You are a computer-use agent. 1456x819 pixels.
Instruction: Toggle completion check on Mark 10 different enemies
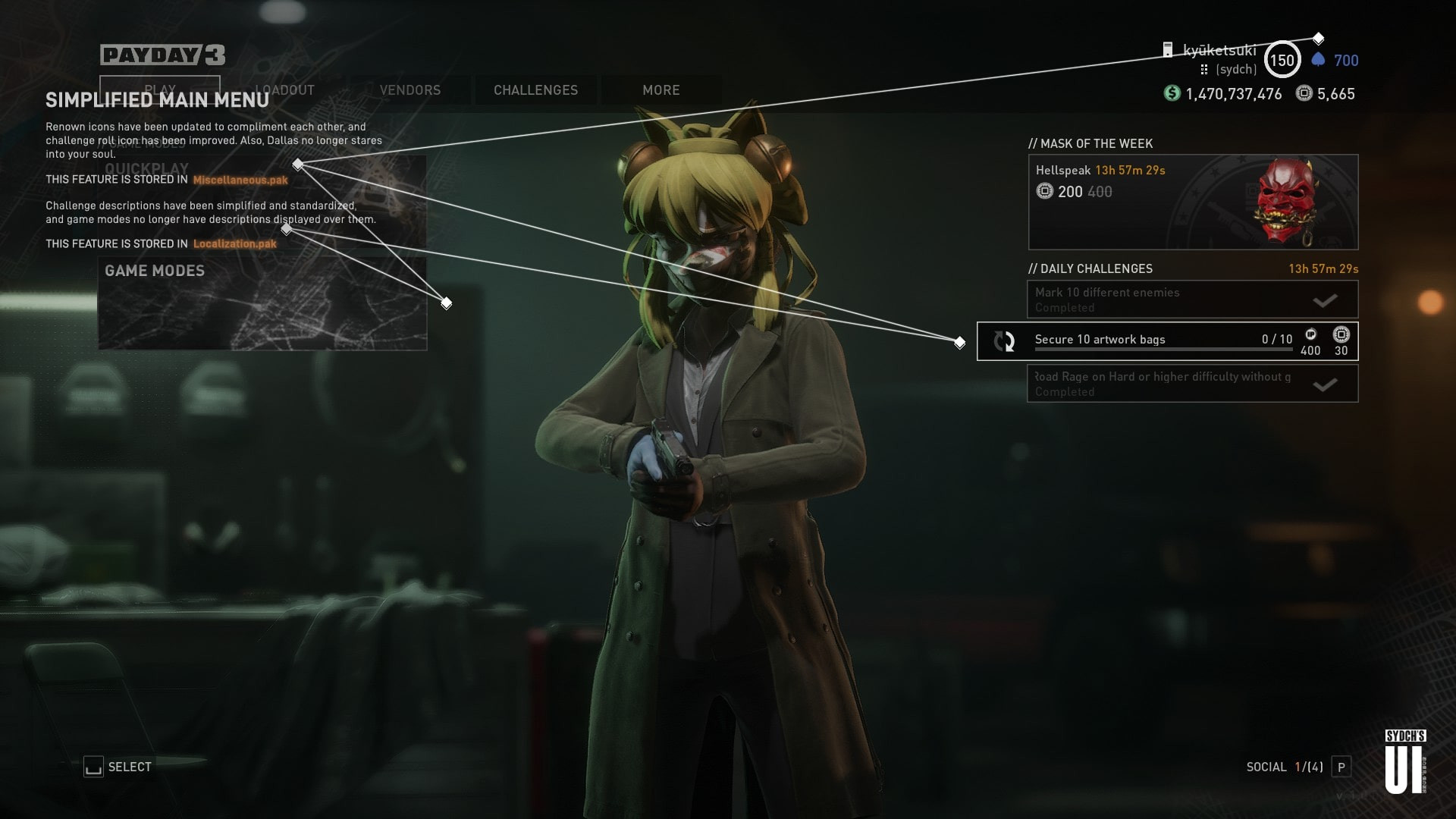click(1324, 299)
